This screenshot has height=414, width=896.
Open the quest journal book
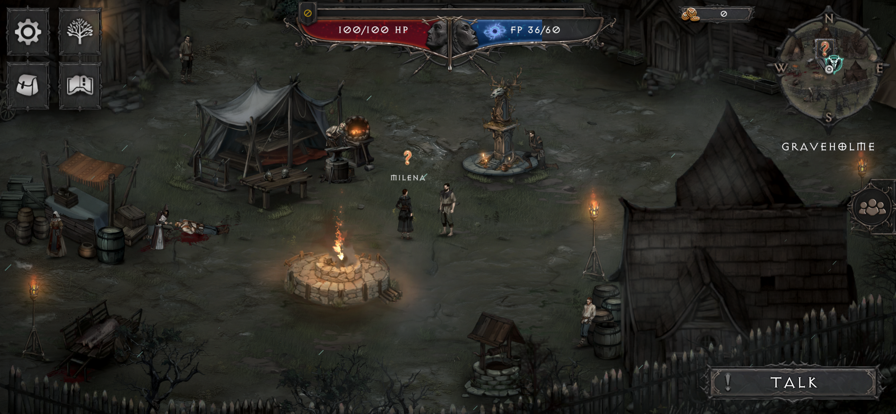coord(79,86)
